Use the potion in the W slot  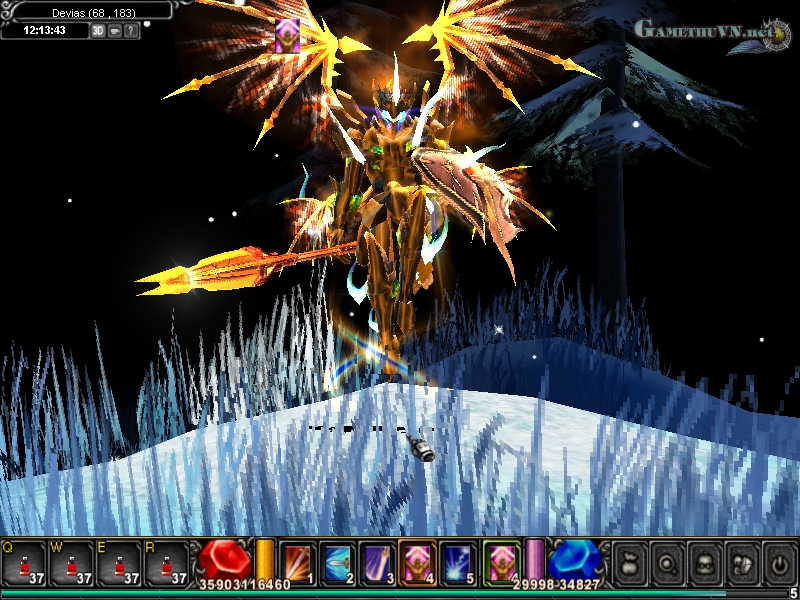pyautogui.click(x=71, y=562)
